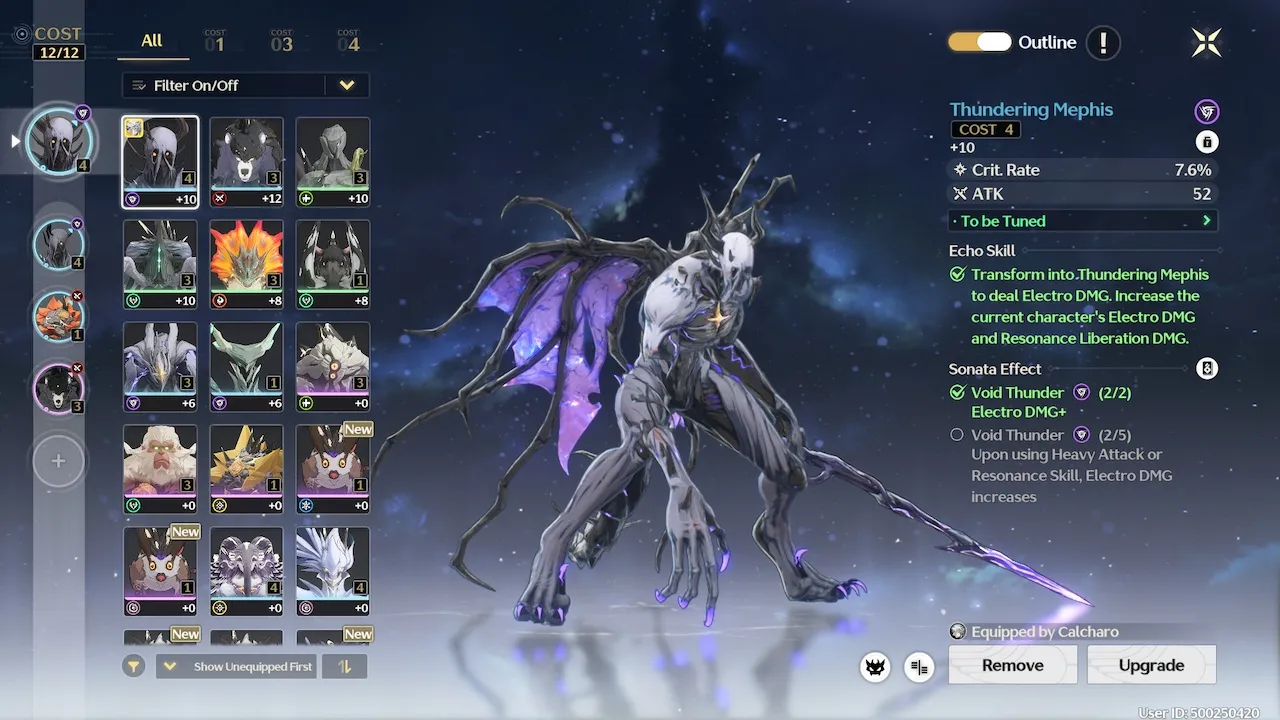Screen dimensions: 1280x720
Task: Select the Thundering Mephis +10 grid tile
Action: tap(160, 162)
